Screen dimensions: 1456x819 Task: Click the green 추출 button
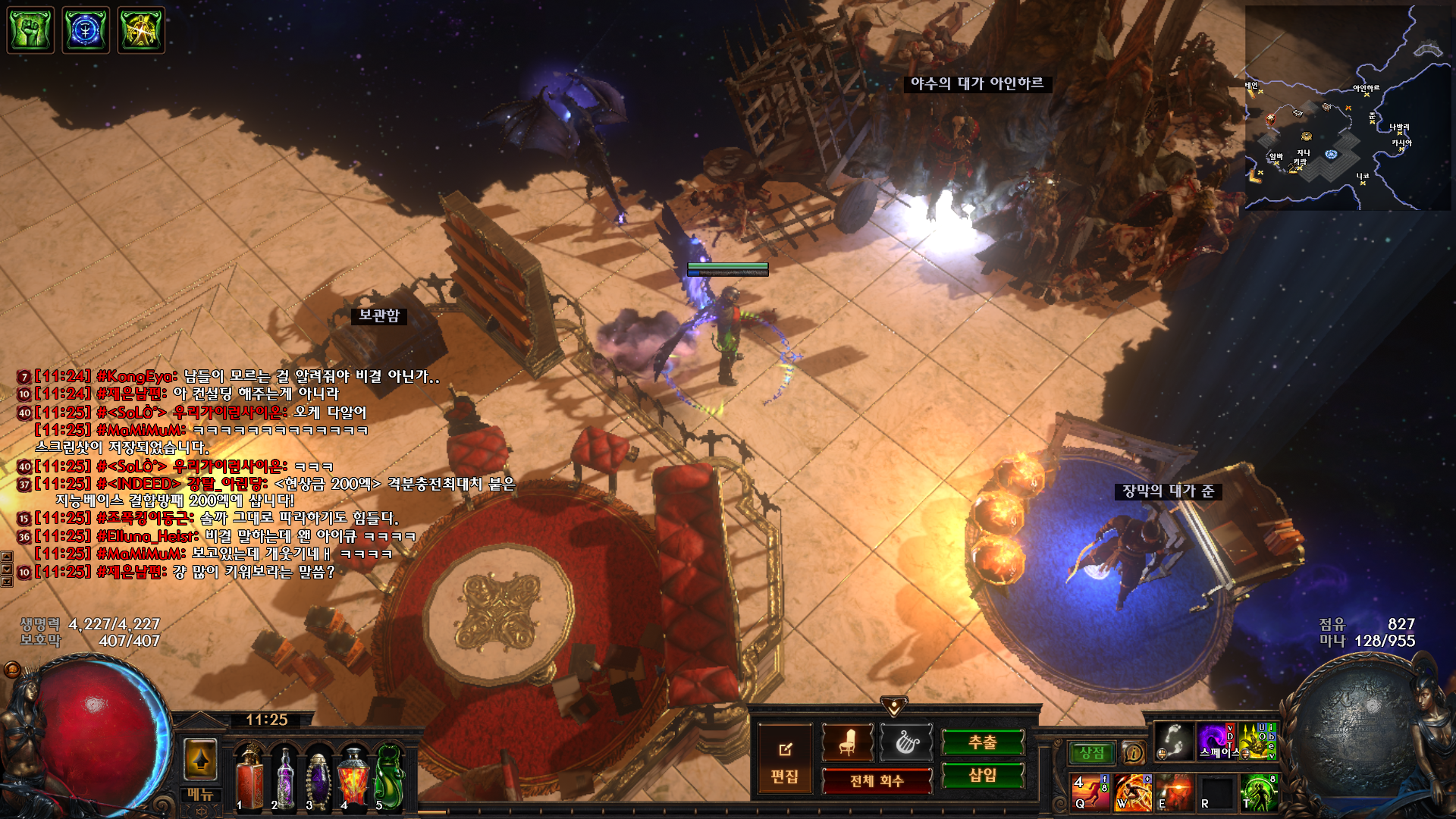(x=983, y=742)
